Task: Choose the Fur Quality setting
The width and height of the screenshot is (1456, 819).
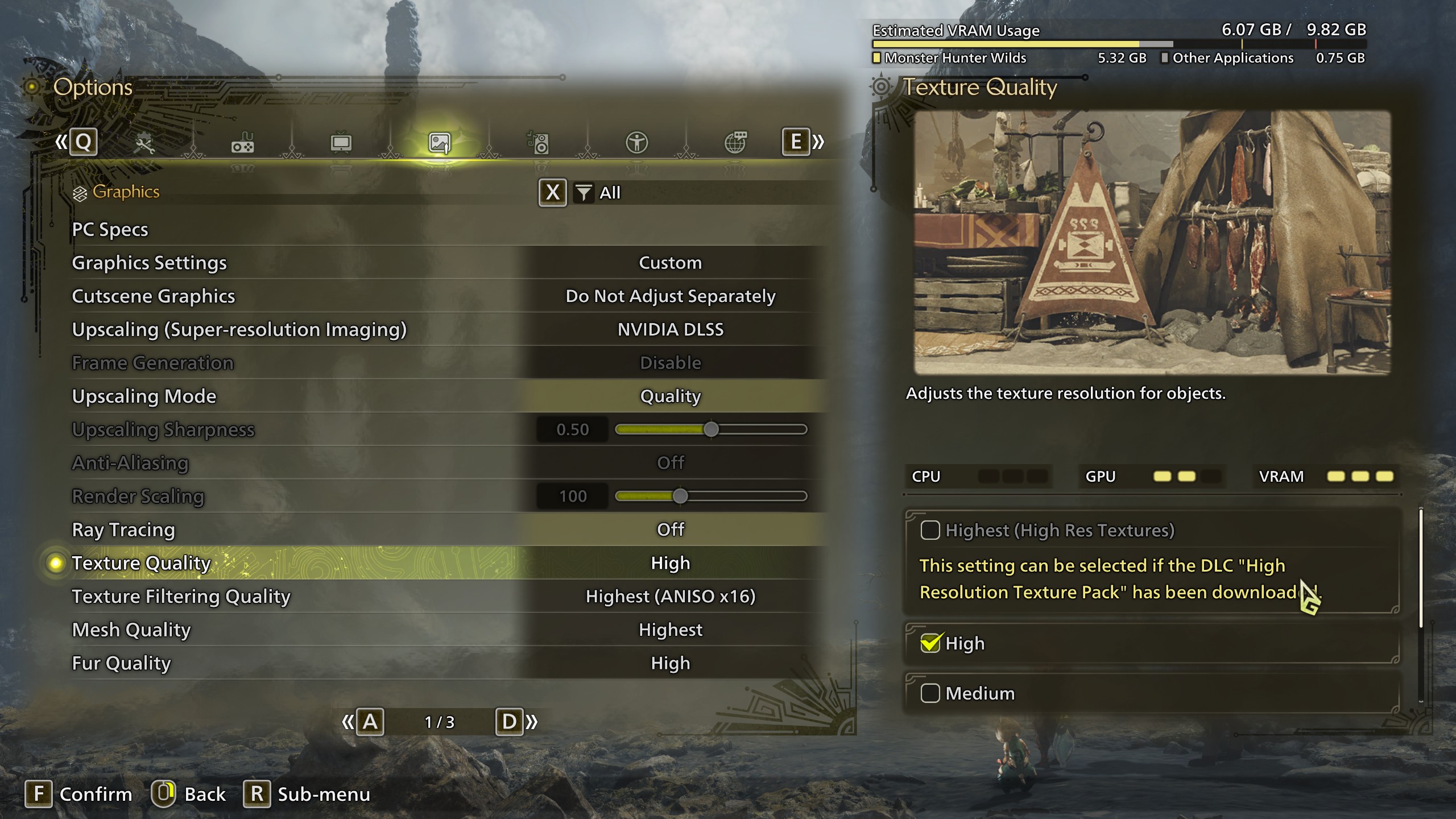Action: point(670,663)
